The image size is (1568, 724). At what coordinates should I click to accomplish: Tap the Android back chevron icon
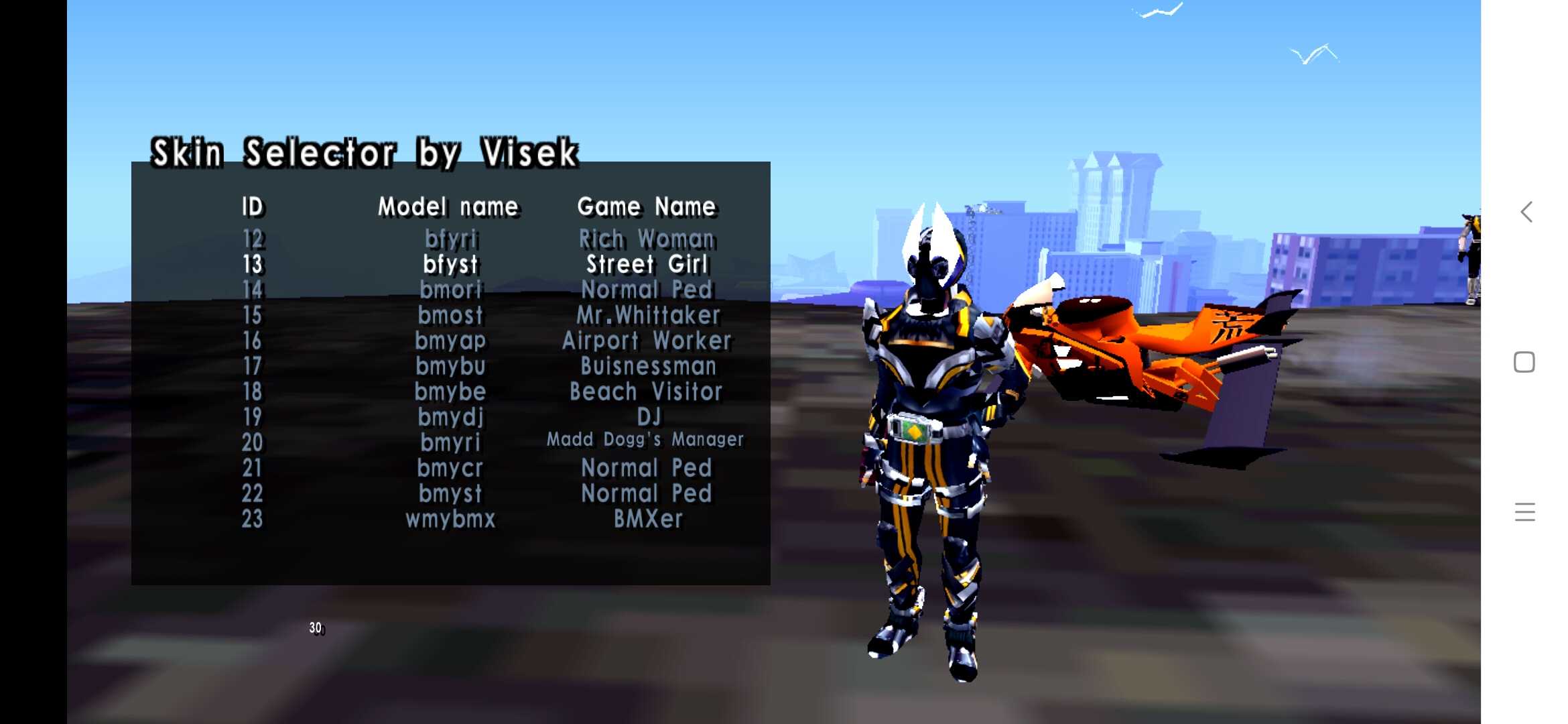click(x=1526, y=212)
